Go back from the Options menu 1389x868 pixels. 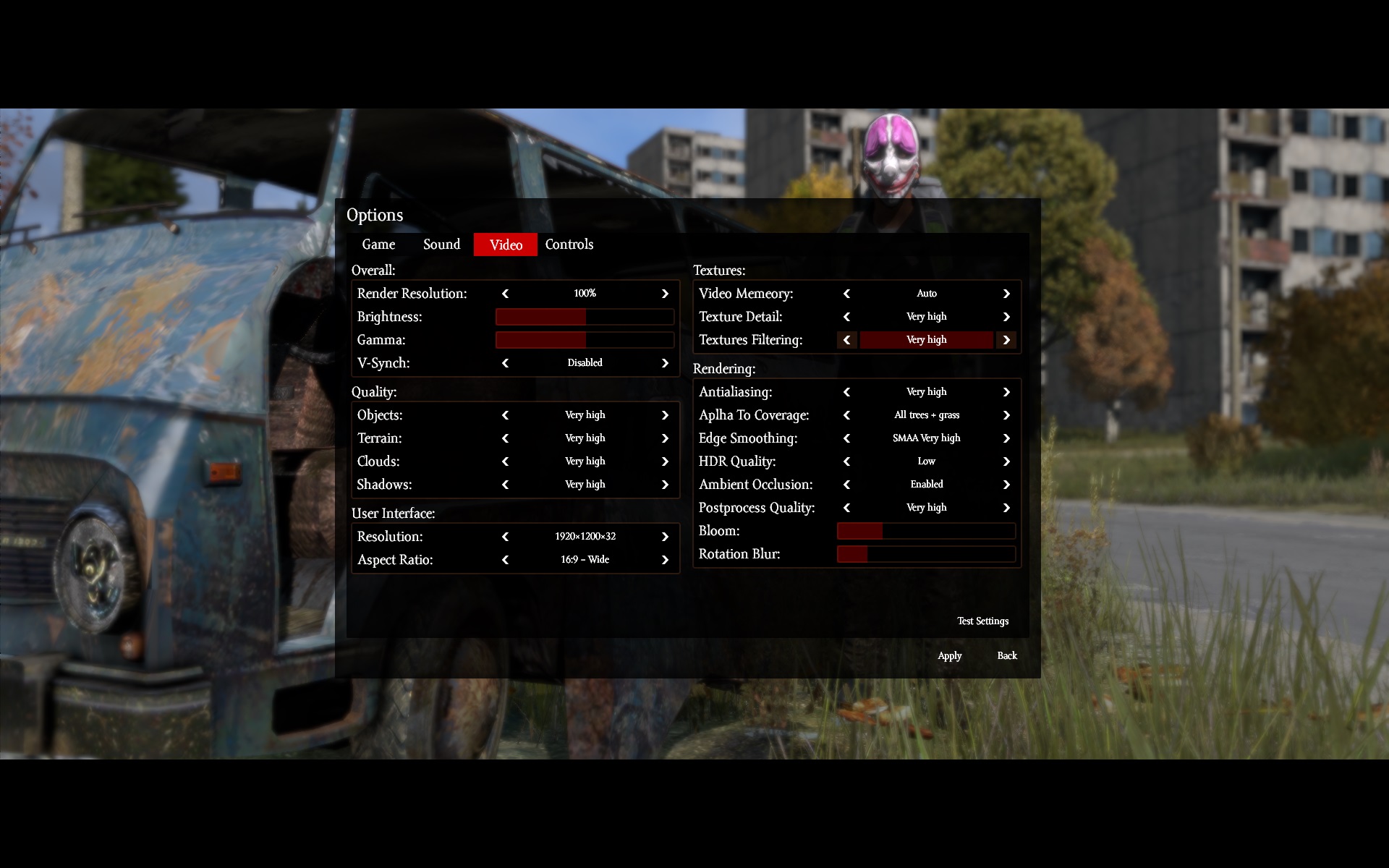(x=1007, y=655)
